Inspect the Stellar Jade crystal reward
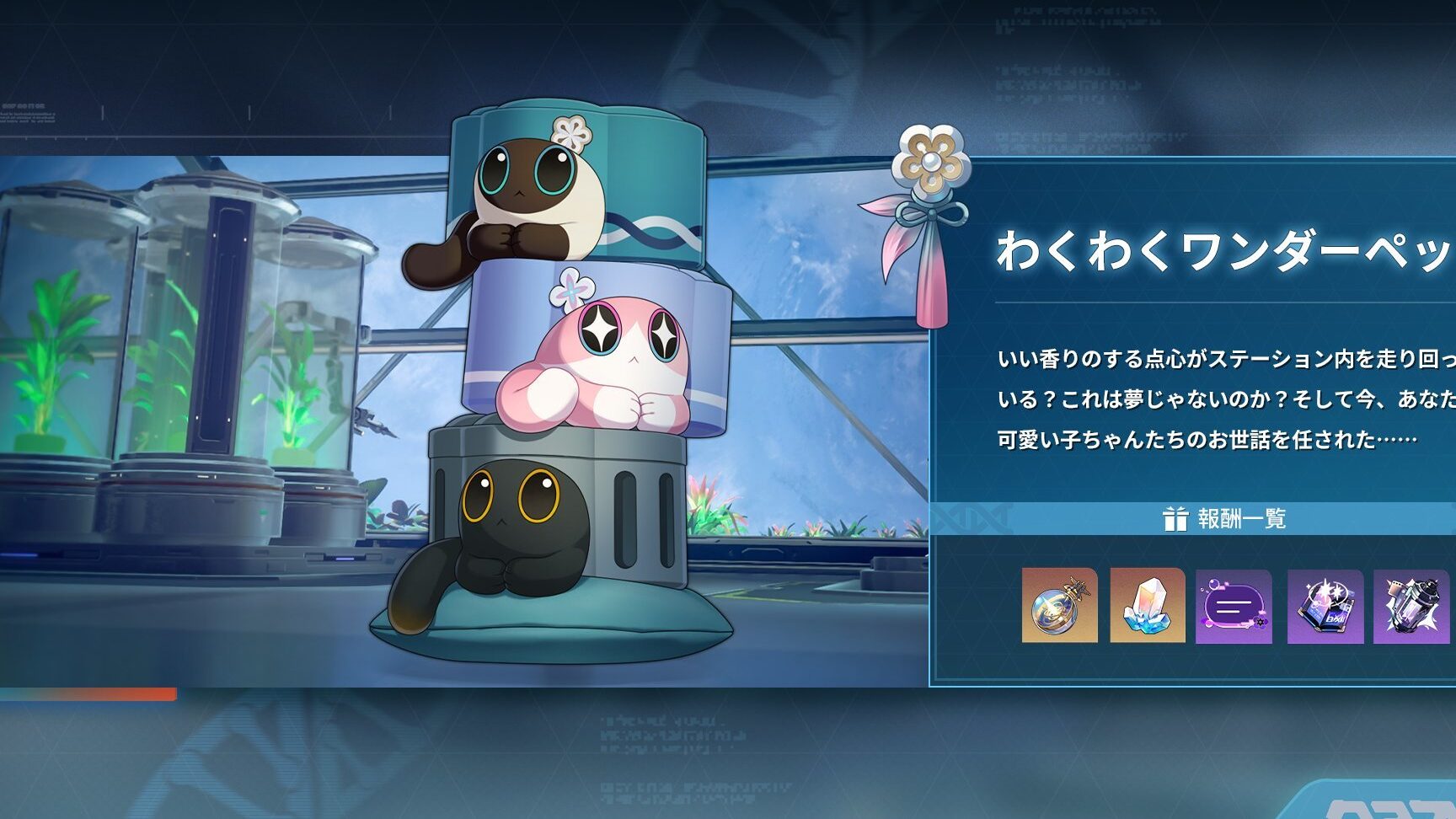The width and height of the screenshot is (1456, 819). point(1147,605)
